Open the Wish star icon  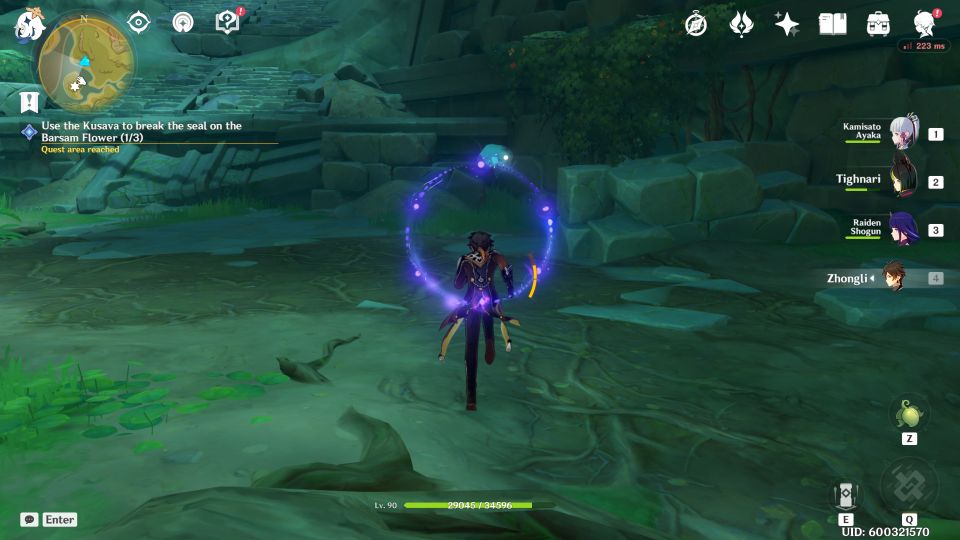[x=787, y=24]
